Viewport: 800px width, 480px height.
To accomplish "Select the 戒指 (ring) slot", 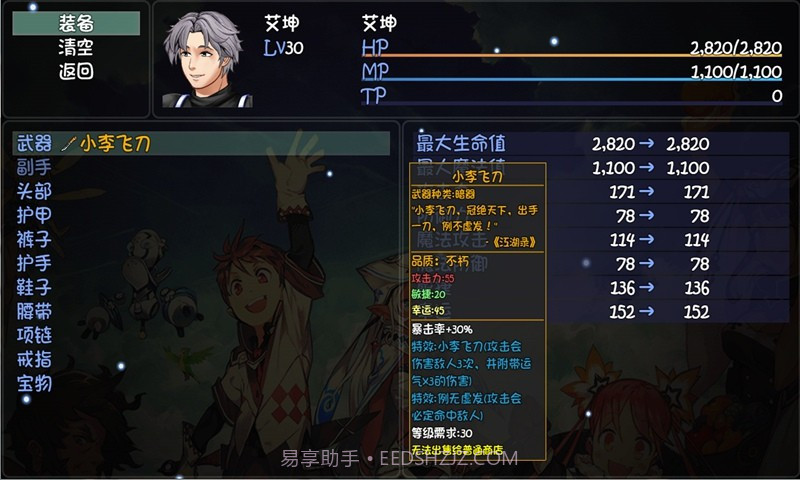I will pyautogui.click(x=35, y=359).
